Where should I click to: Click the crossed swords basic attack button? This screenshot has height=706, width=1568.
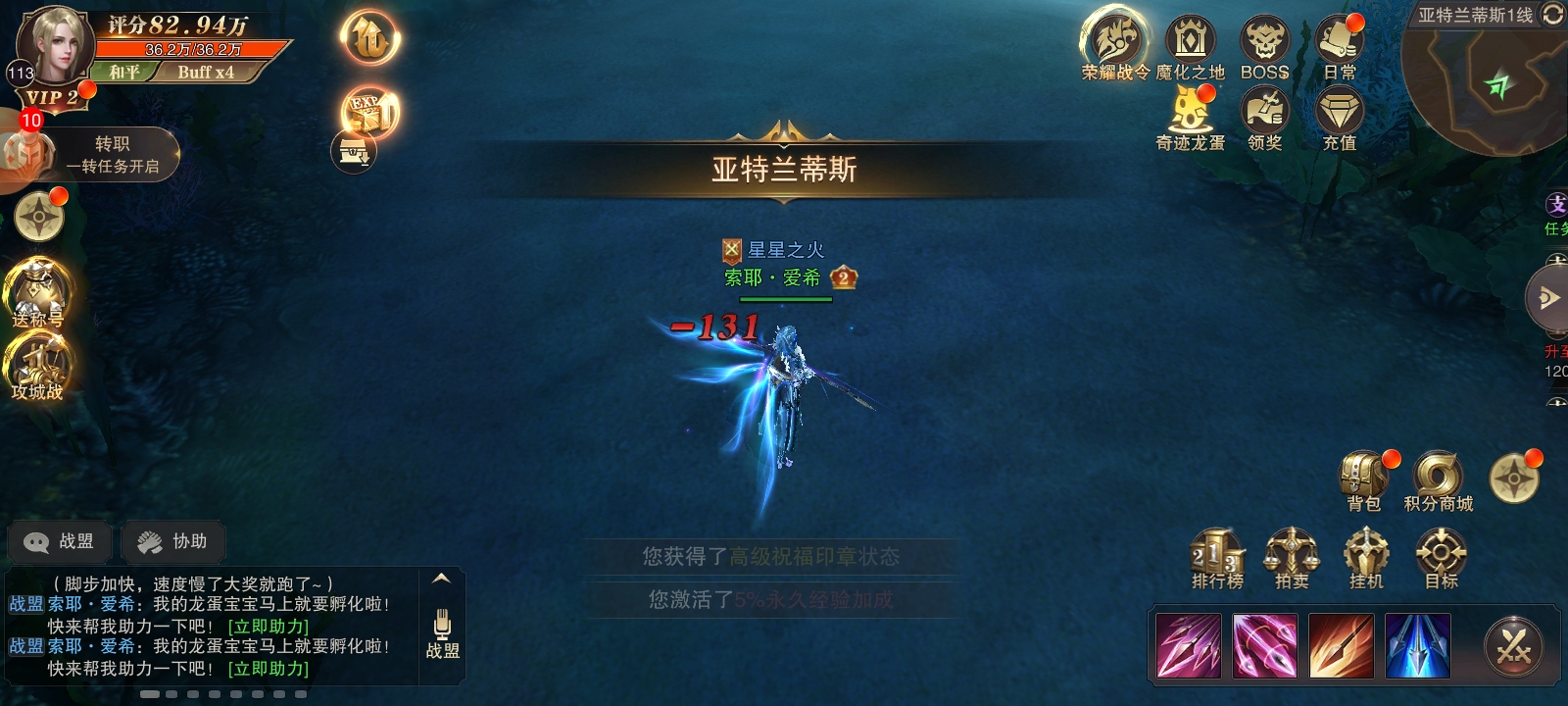[x=1513, y=647]
